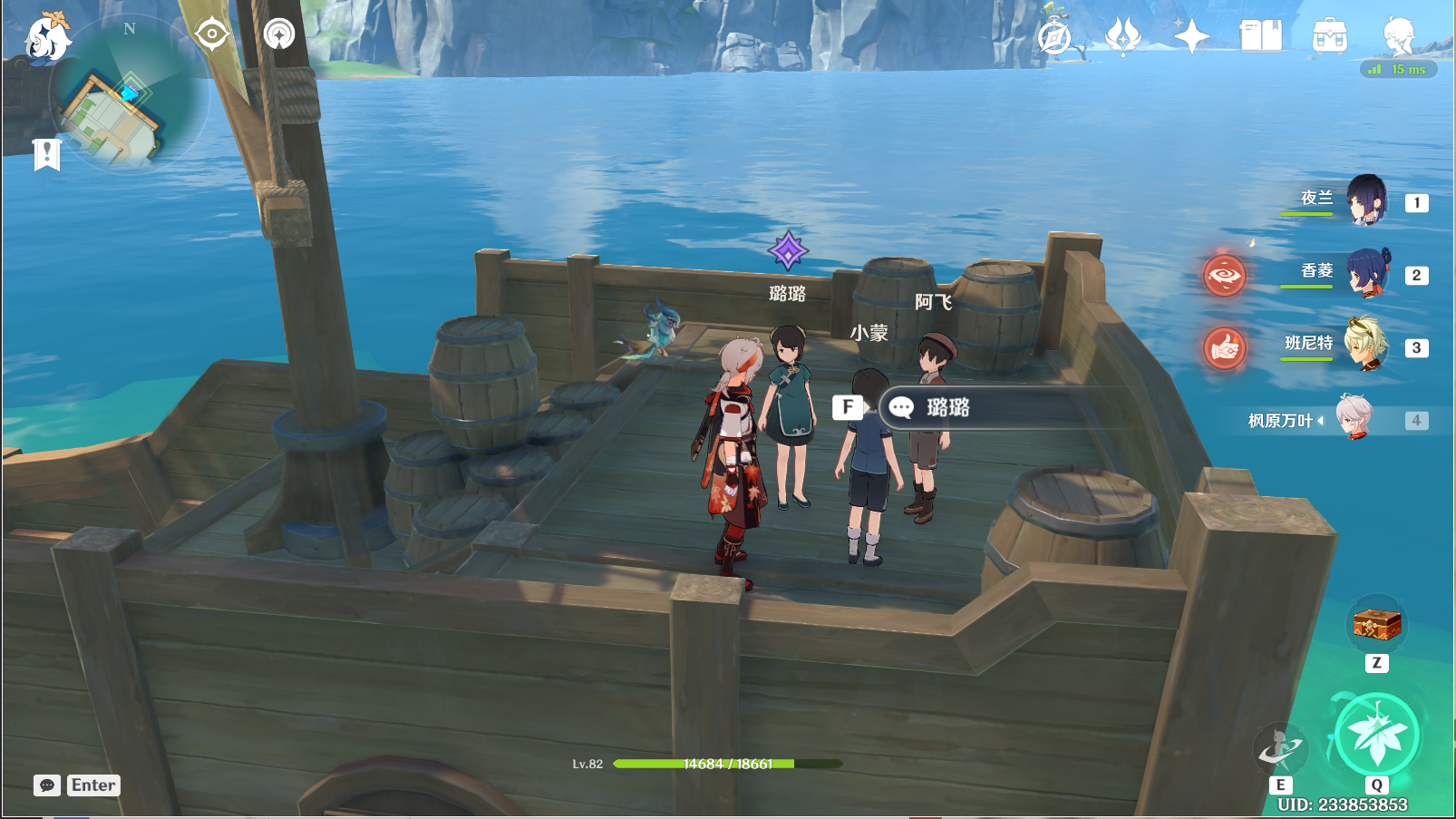Open the chat speech bubble button
The height and width of the screenshot is (819, 1456).
(47, 785)
